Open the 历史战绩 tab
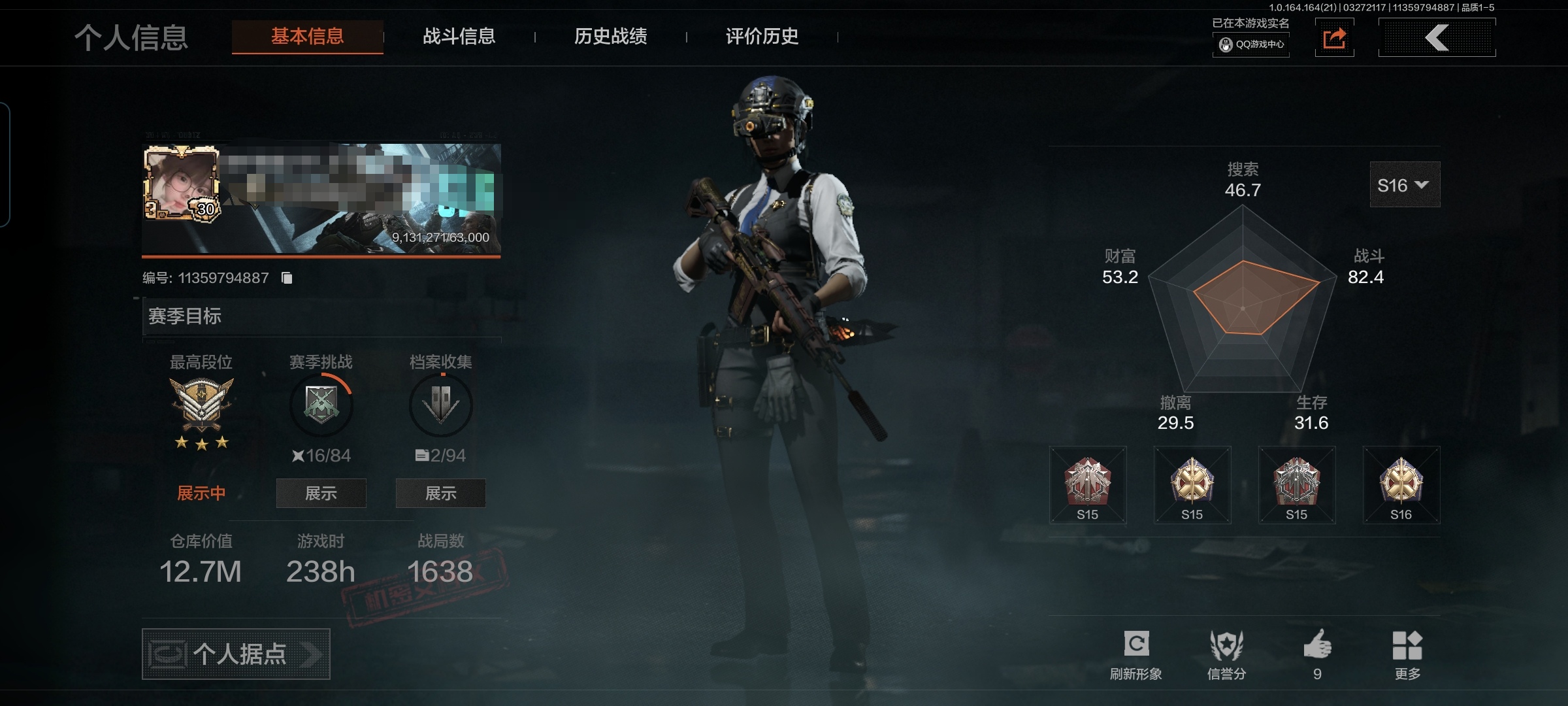Viewport: 1568px width, 706px height. pos(610,37)
